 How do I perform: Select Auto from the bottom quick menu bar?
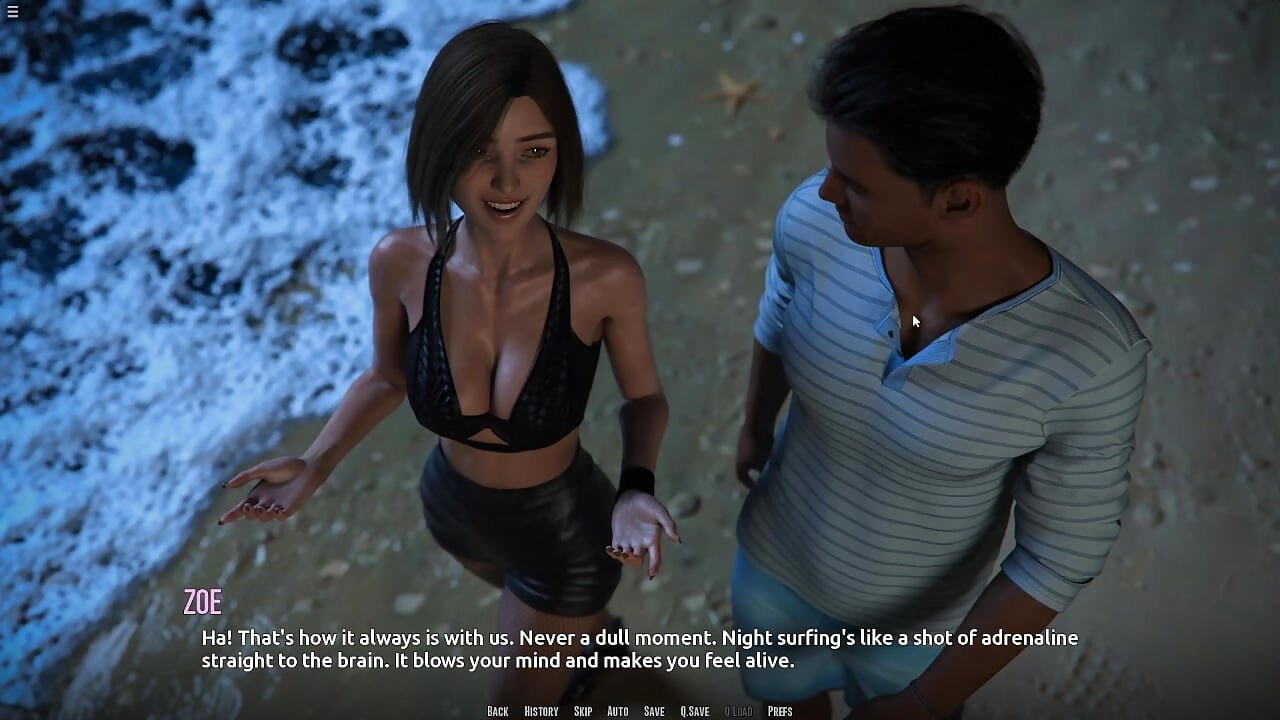coord(617,711)
